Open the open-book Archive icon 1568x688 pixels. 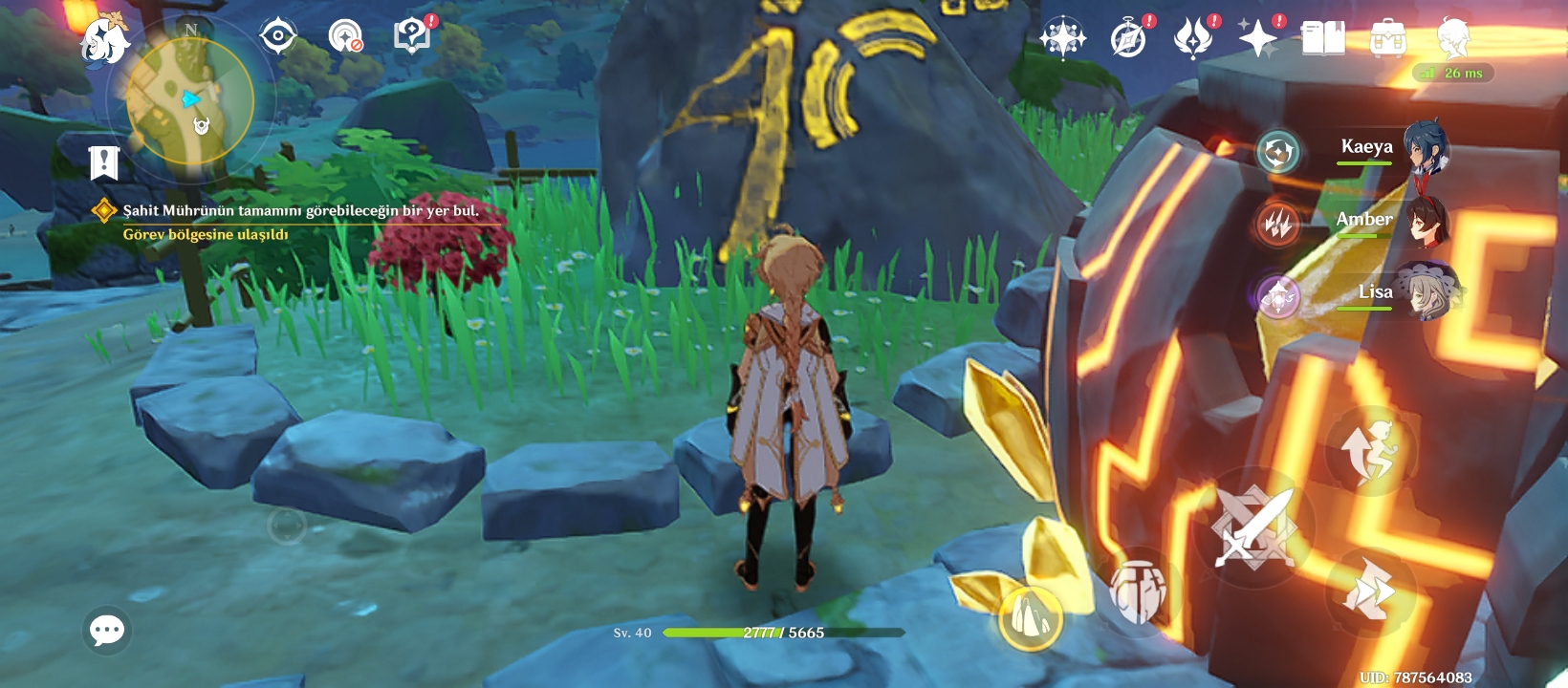tap(1323, 39)
